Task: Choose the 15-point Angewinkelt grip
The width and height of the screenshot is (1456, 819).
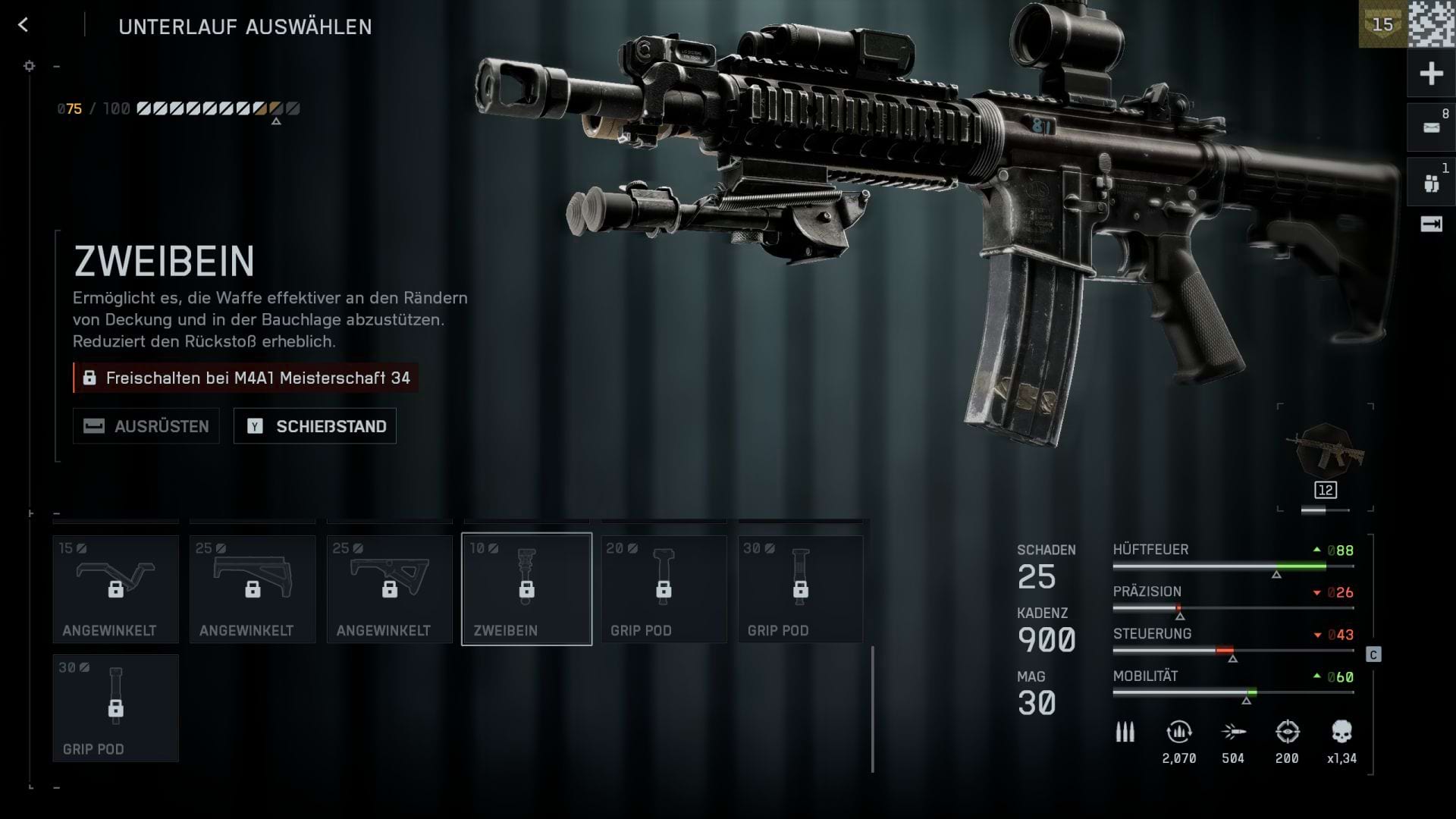Action: coord(115,589)
